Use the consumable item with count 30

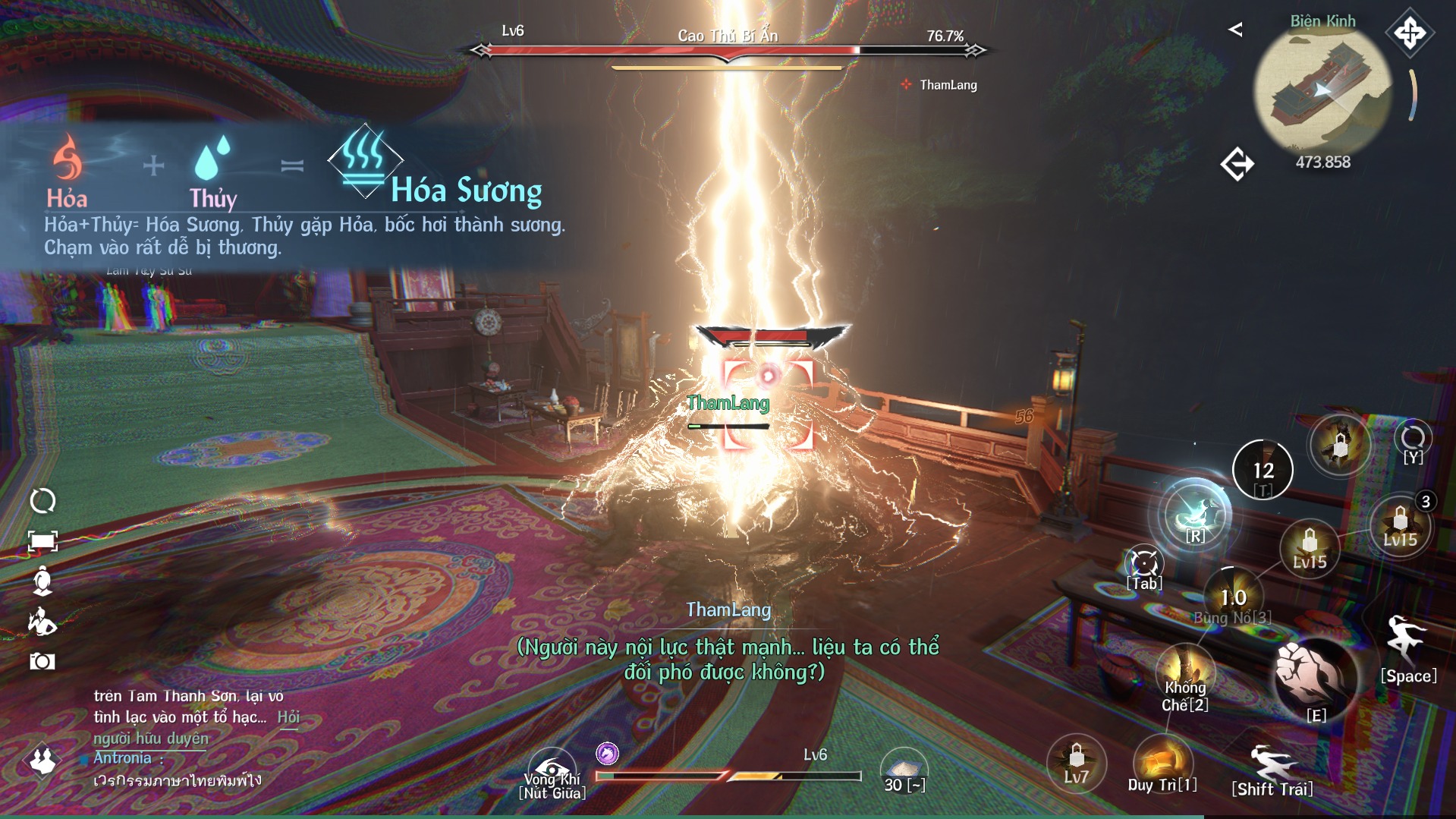(904, 769)
